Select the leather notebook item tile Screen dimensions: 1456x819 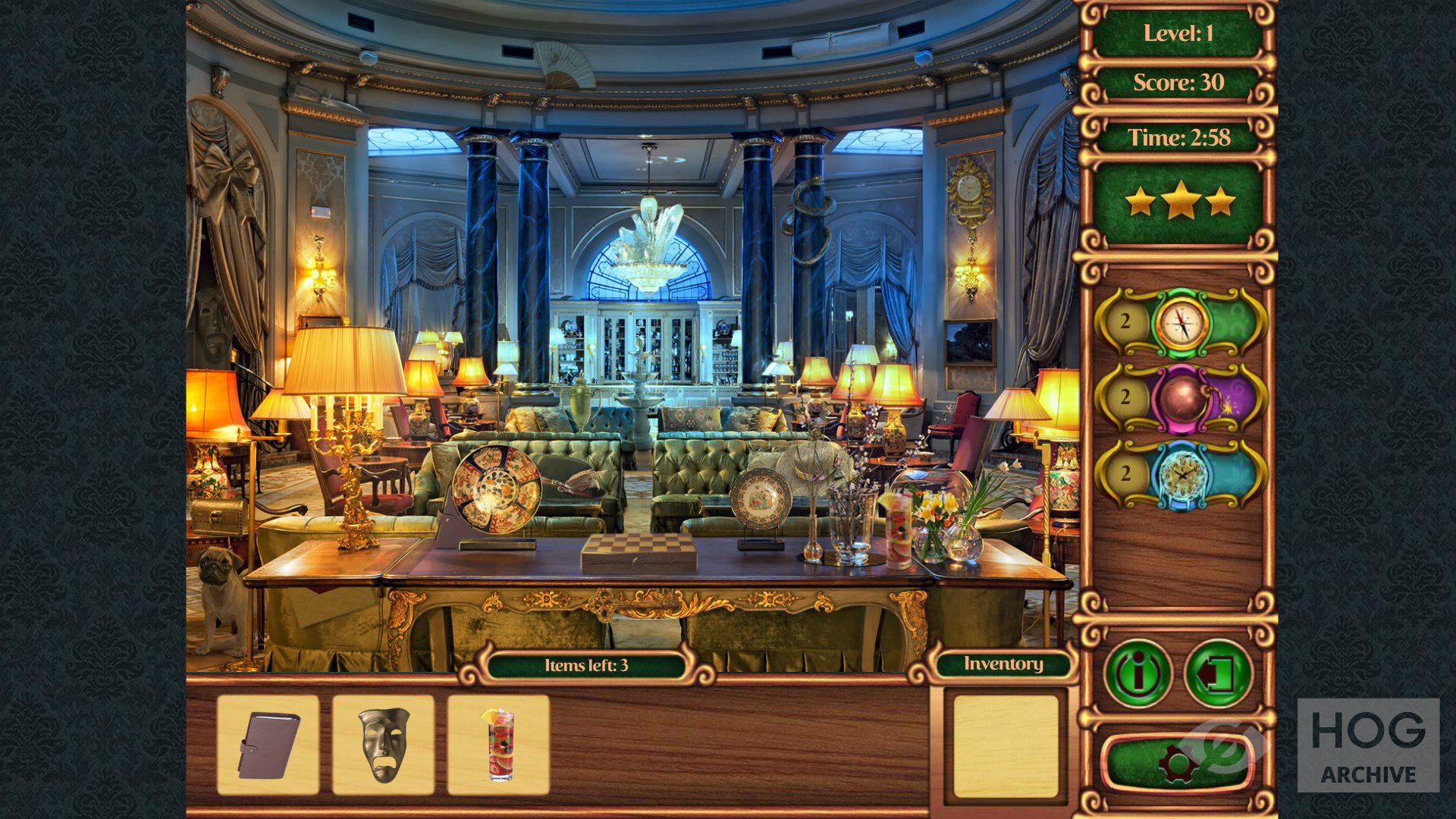[268, 745]
